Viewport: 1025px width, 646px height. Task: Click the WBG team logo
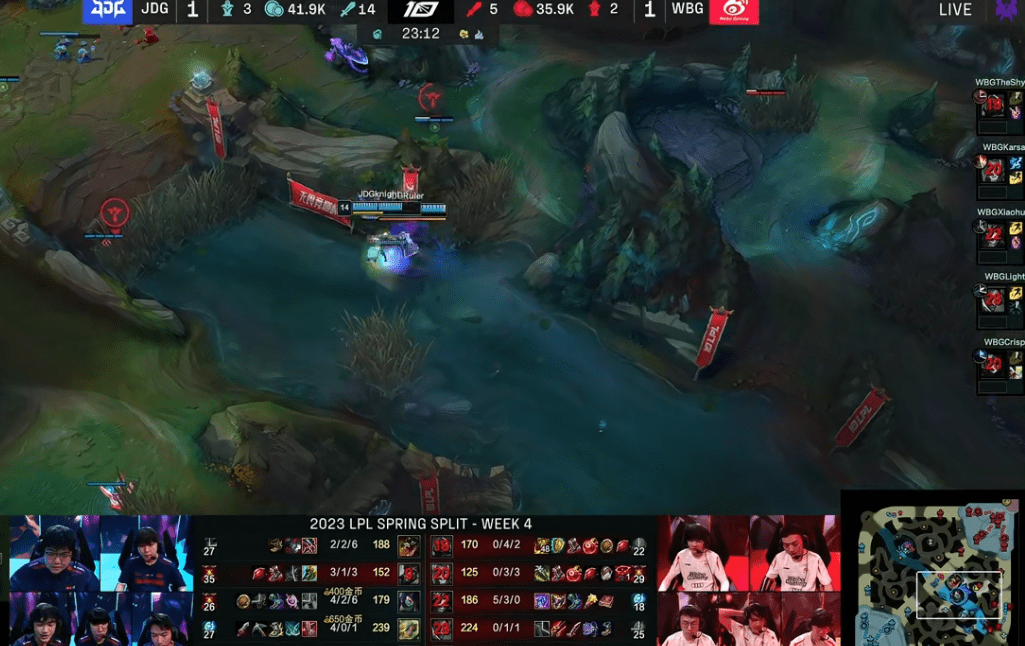[733, 11]
